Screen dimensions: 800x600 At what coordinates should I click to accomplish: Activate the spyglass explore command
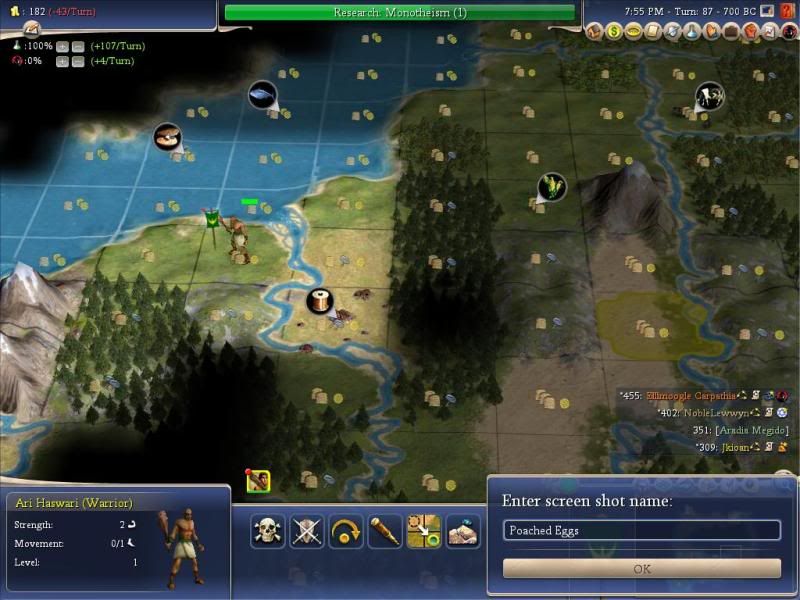click(x=384, y=530)
